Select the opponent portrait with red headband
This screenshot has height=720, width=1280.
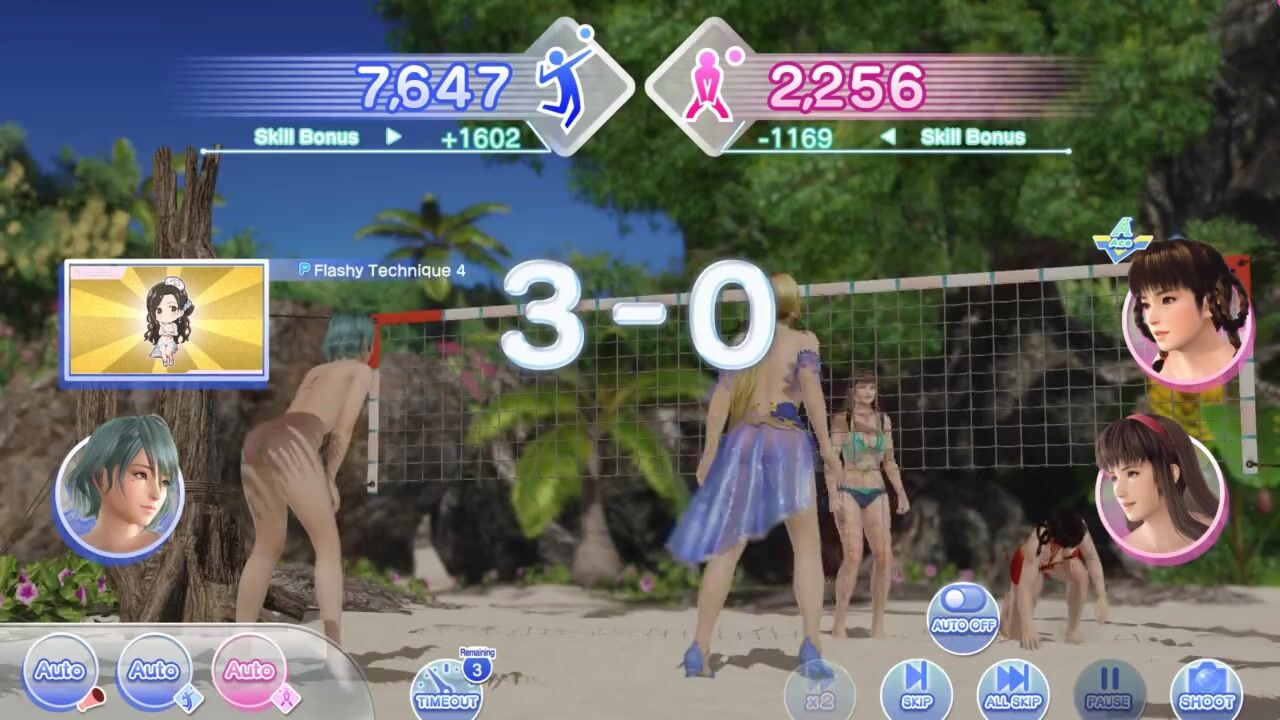pyautogui.click(x=1160, y=484)
